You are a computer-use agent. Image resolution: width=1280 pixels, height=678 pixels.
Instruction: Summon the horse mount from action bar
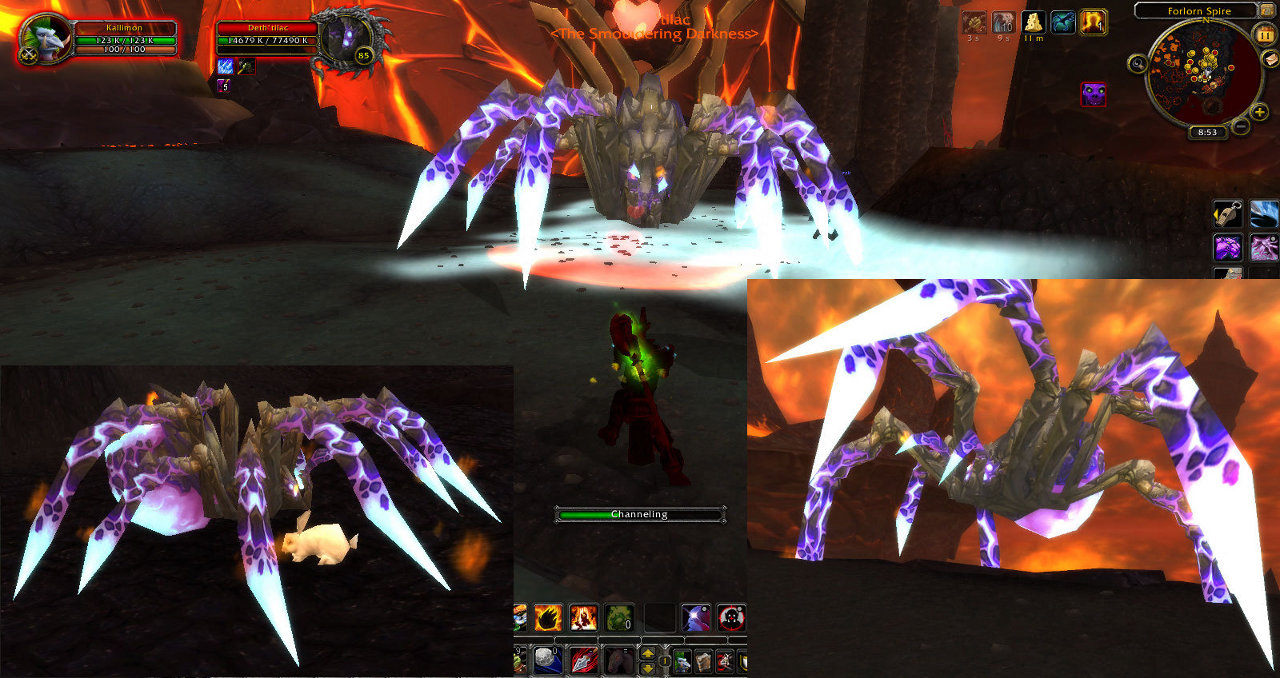pyautogui.click(x=618, y=661)
